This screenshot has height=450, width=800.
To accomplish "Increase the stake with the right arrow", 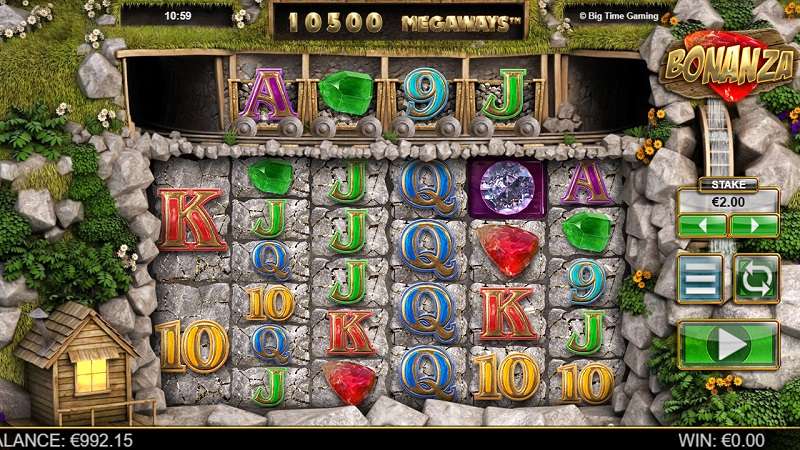I will click(754, 226).
